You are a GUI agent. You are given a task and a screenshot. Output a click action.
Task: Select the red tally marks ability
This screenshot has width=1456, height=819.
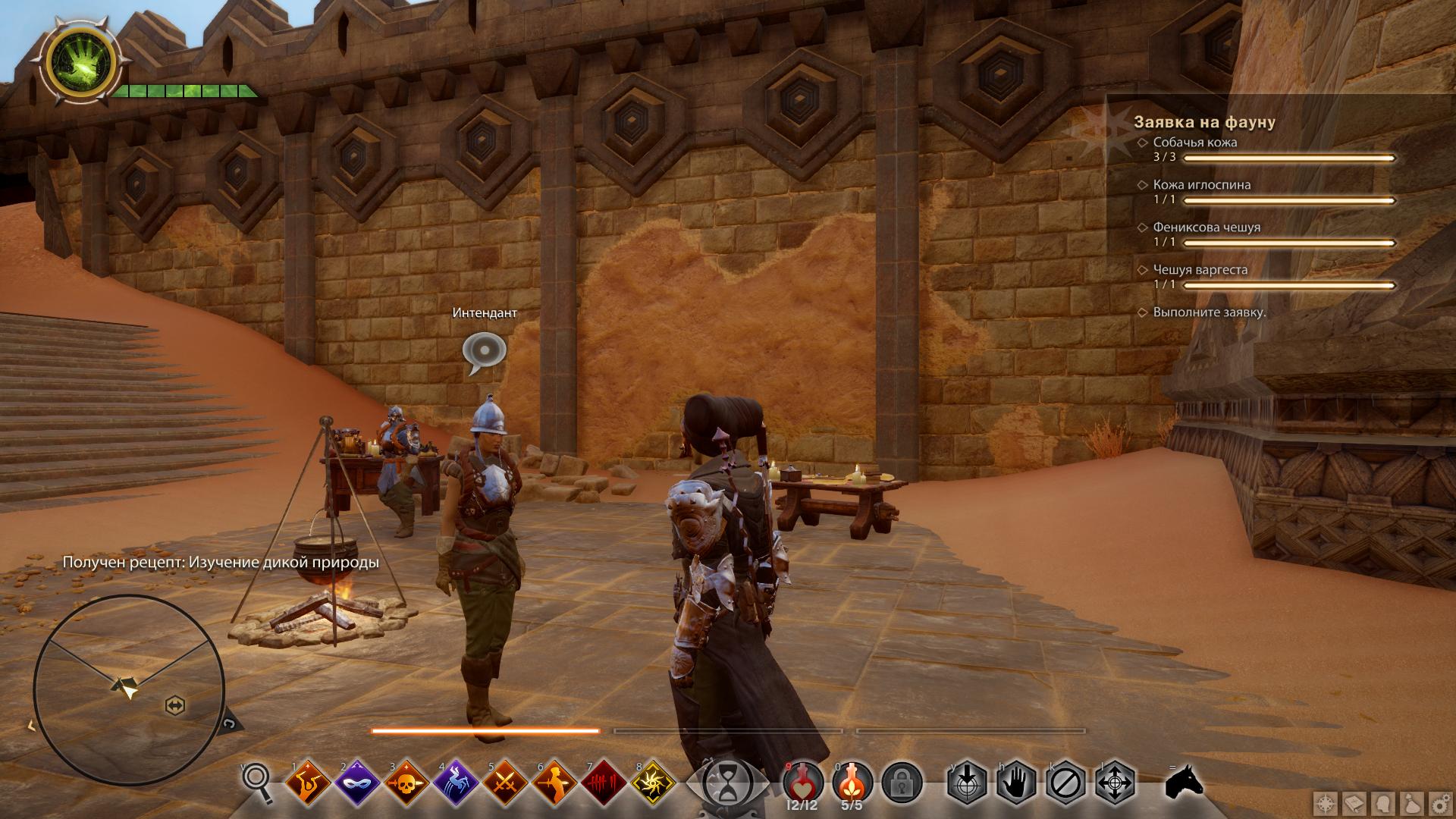604,783
